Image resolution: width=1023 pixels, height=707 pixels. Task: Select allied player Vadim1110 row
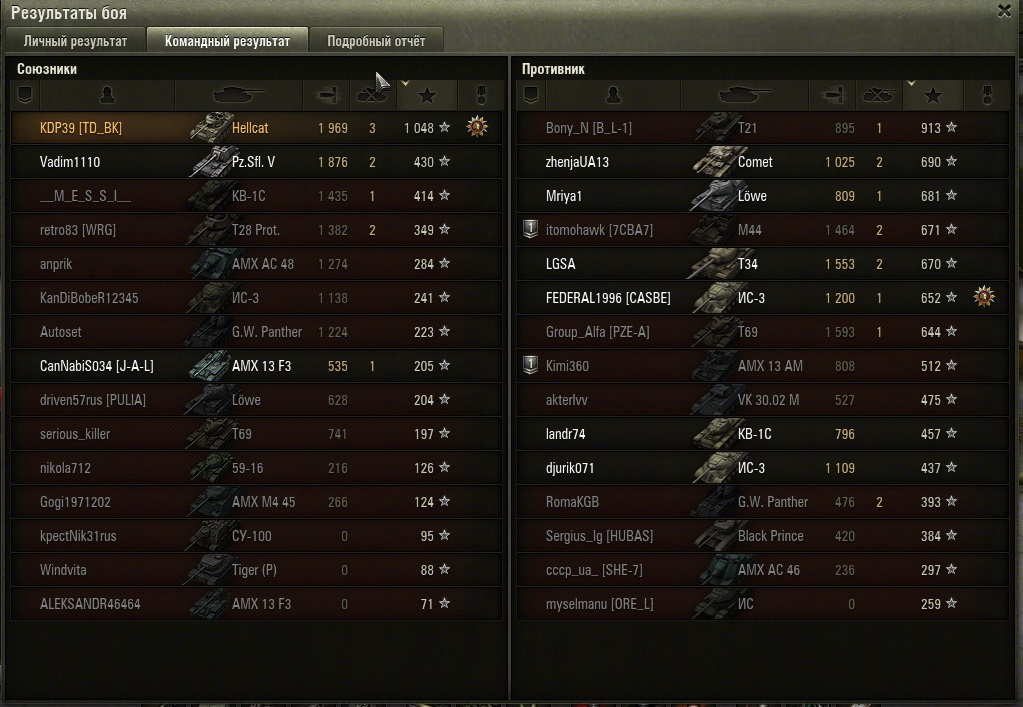(x=70, y=162)
